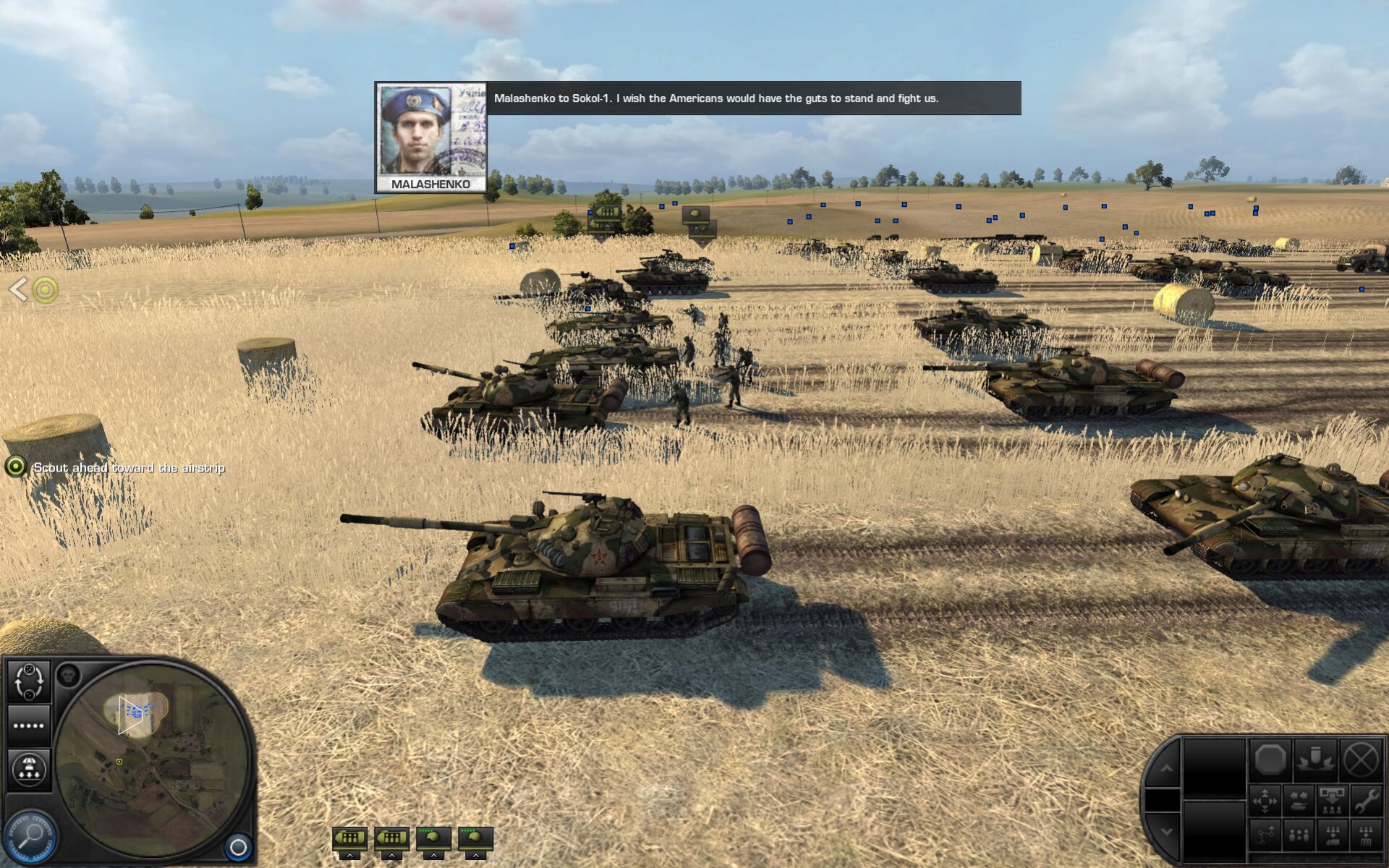Open the unload infantry command icon
The image size is (1389, 868).
click(x=1332, y=801)
